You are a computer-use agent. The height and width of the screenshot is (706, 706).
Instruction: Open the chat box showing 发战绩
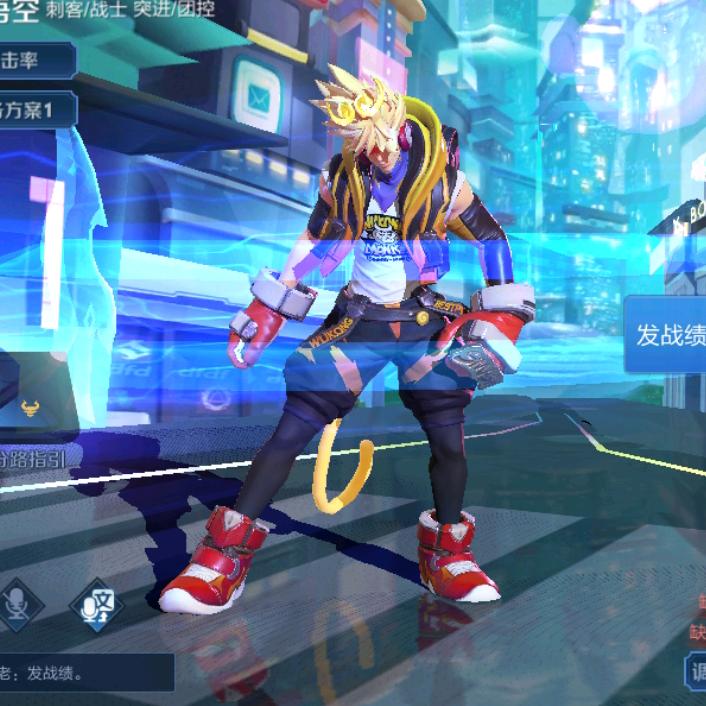85,673
